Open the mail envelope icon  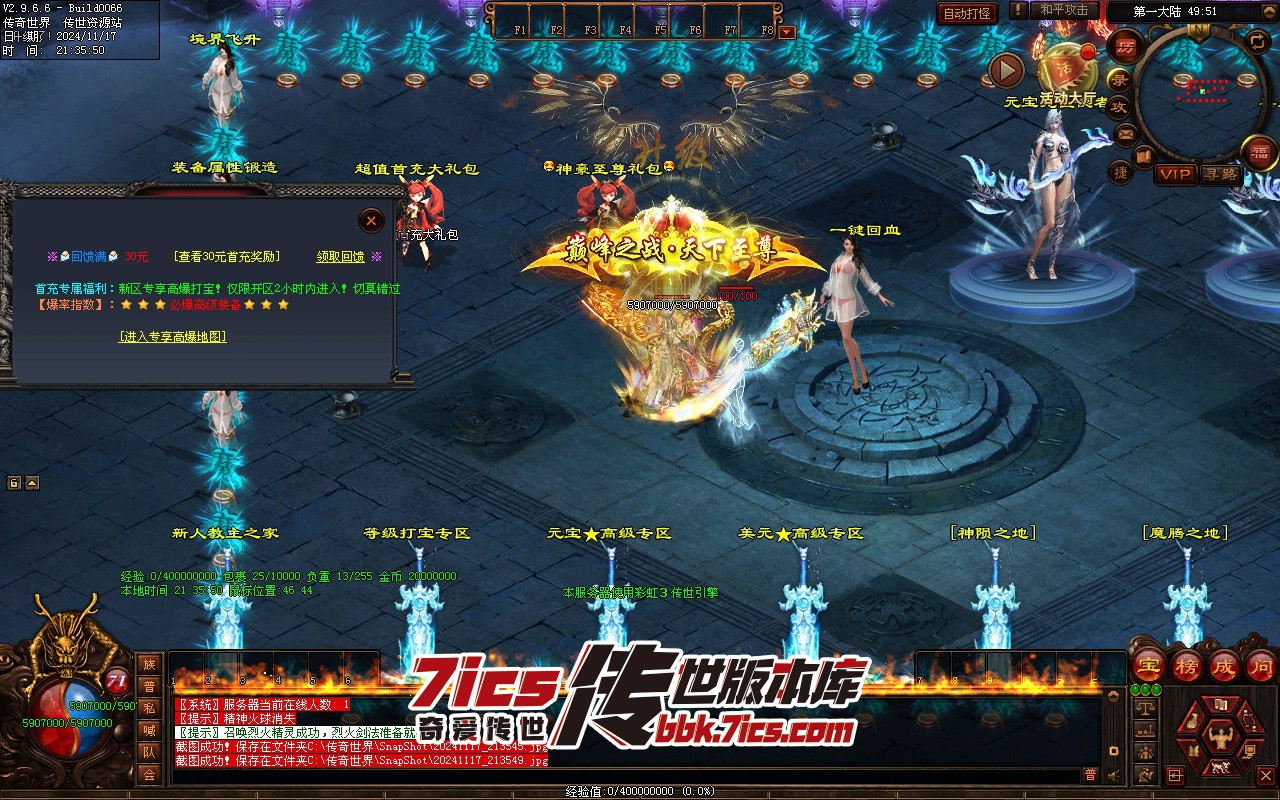[1127, 132]
